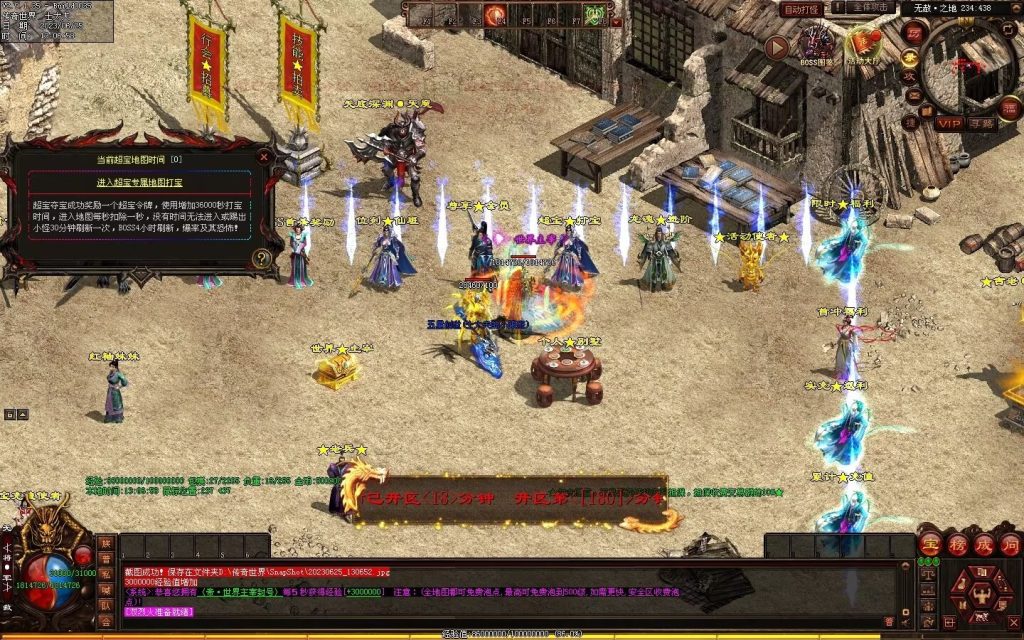Switch chat to the 私 private channel
Viewport: 1024px width, 640px height.
(x=106, y=573)
